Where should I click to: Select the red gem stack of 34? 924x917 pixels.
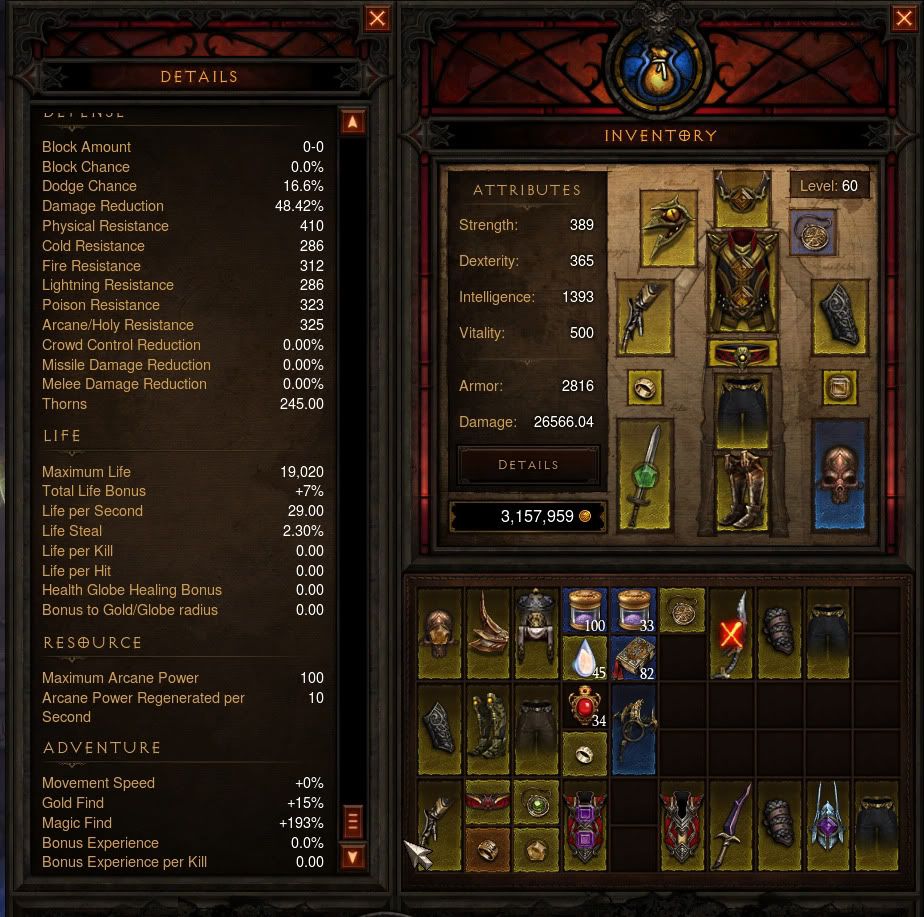tap(585, 708)
